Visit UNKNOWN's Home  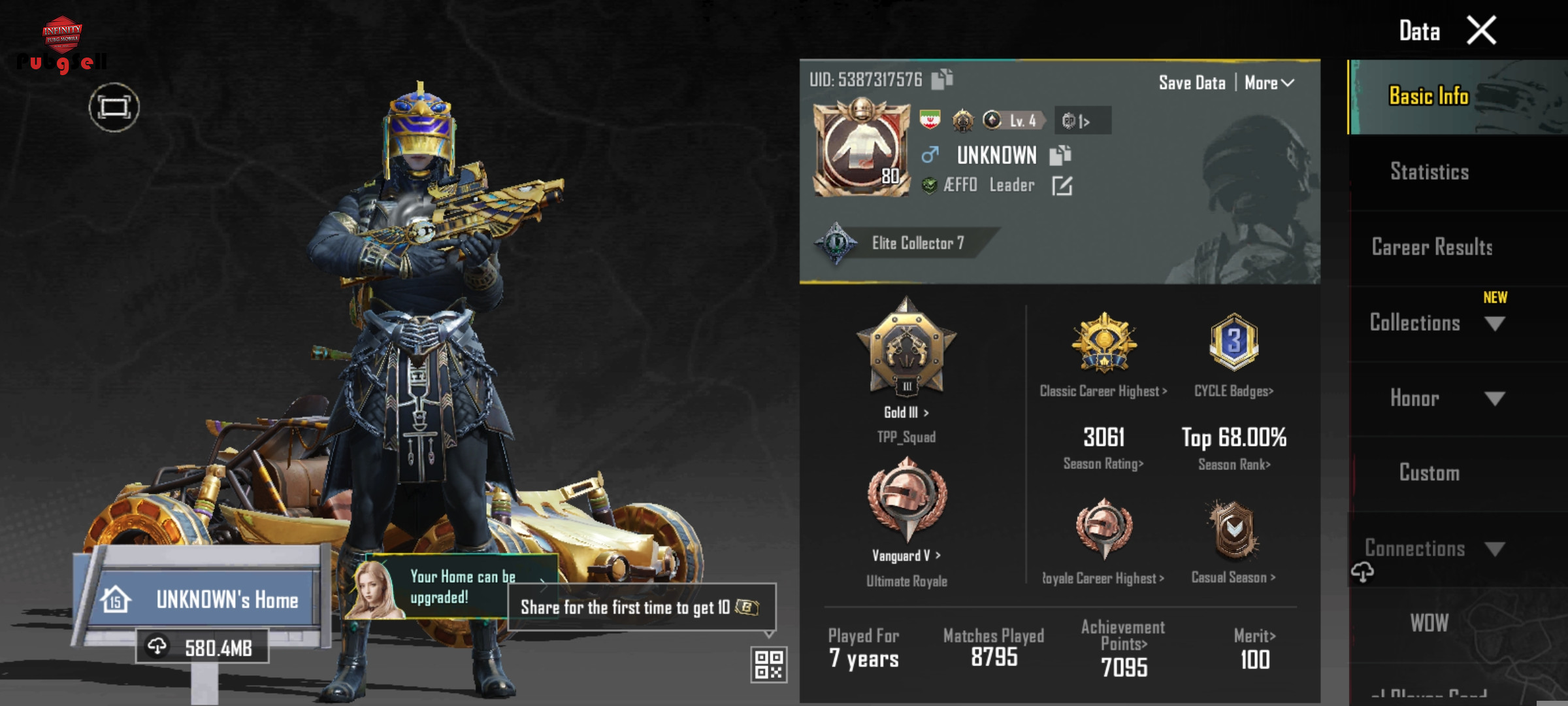click(x=203, y=599)
